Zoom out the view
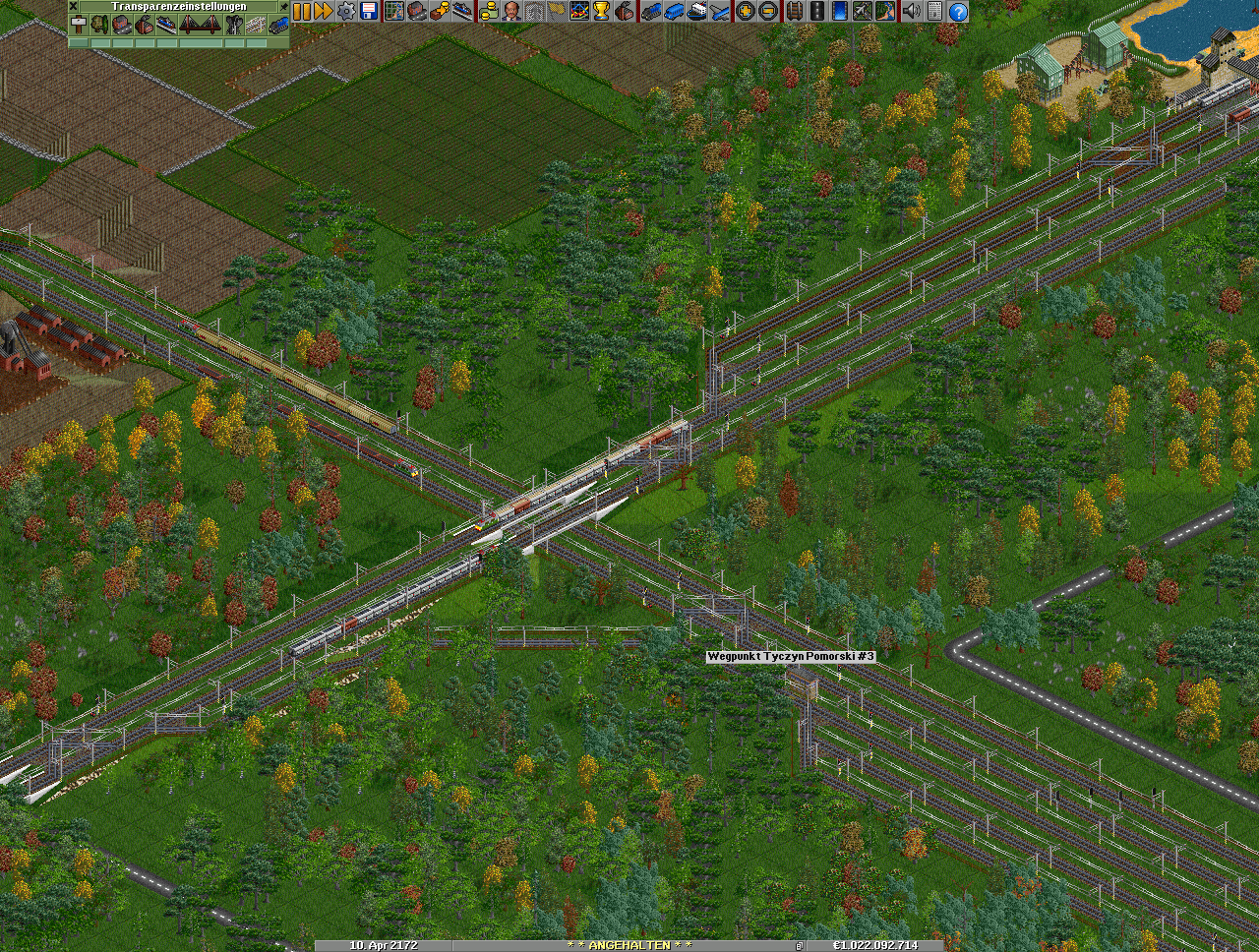Screen dimensions: 1259x952 coord(768,11)
